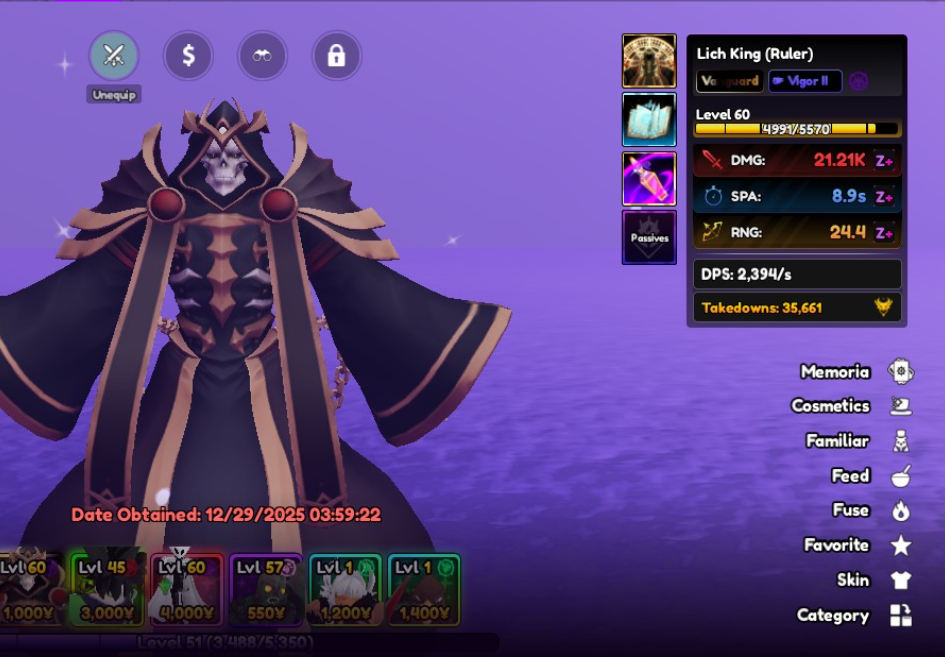Select the golden throne memoria slot
945x657 pixels.
[x=649, y=61]
